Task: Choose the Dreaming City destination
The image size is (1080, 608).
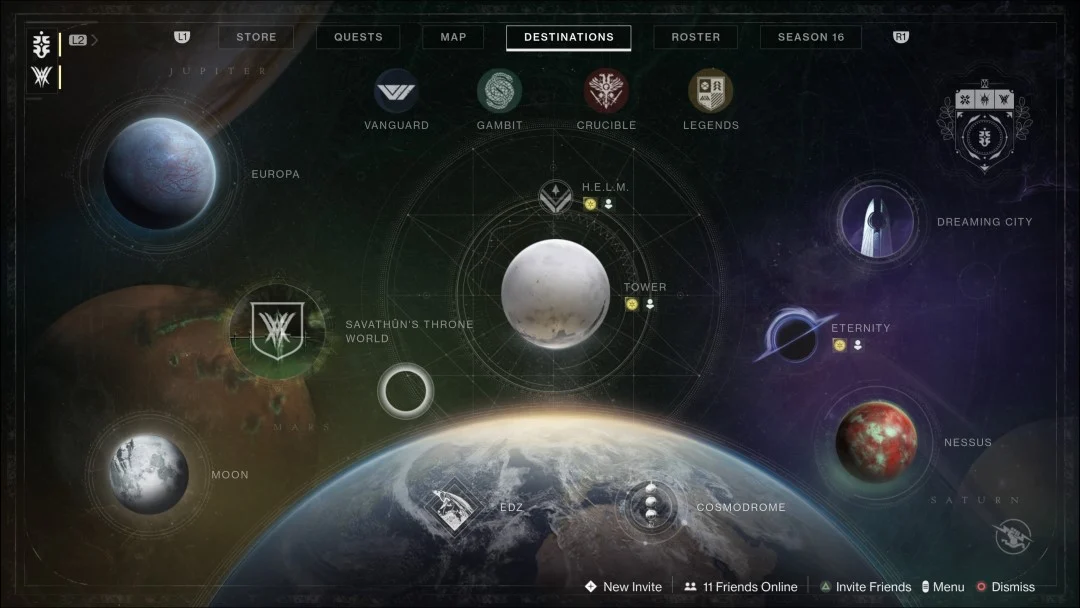Action: pos(878,222)
